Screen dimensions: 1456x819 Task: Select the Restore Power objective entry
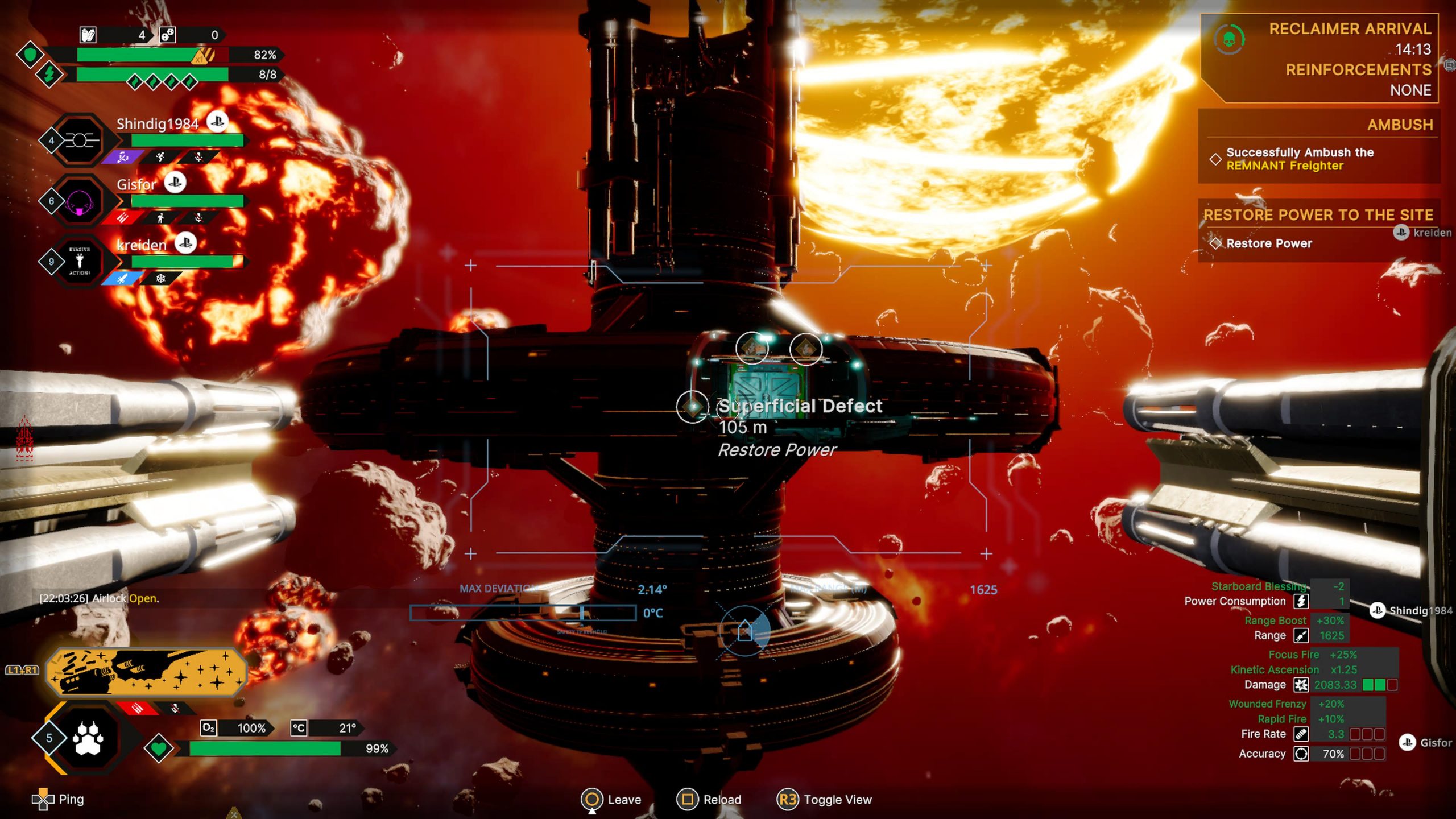(1268, 243)
